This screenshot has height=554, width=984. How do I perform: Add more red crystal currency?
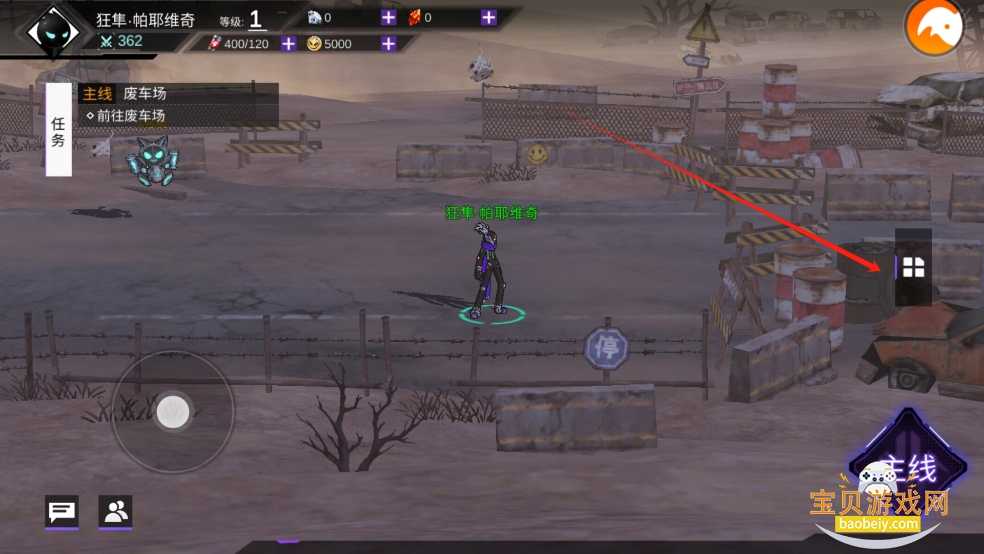488,17
